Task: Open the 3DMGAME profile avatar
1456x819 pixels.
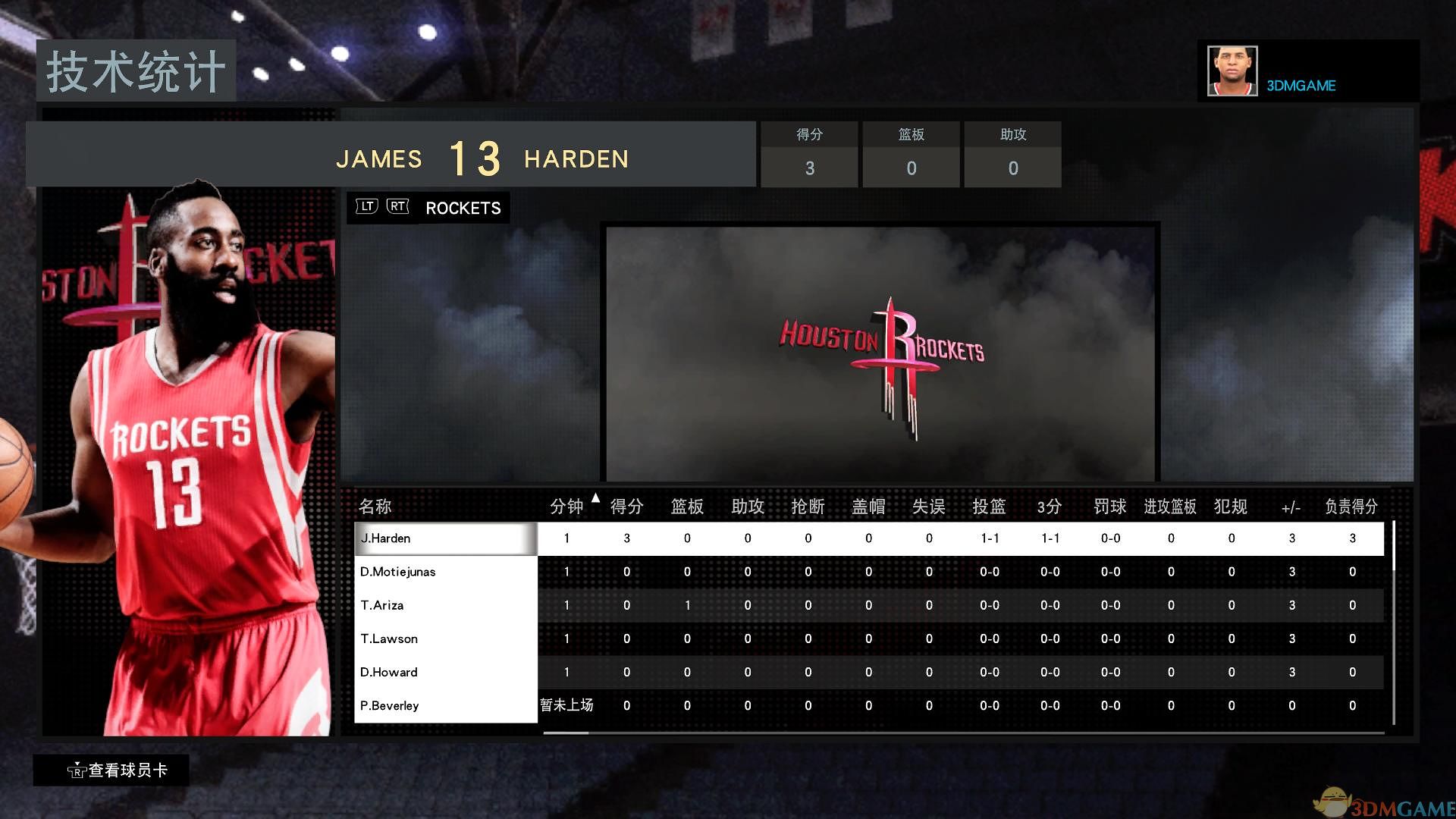Action: 1232,71
